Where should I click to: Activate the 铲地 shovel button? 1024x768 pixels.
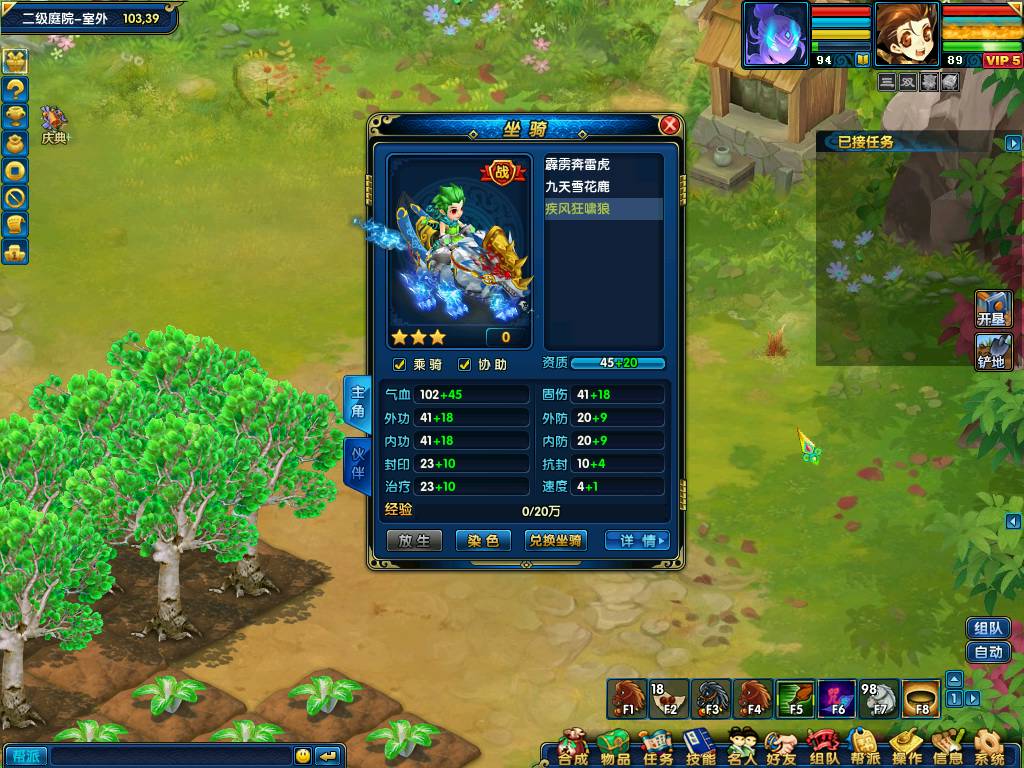[x=994, y=351]
